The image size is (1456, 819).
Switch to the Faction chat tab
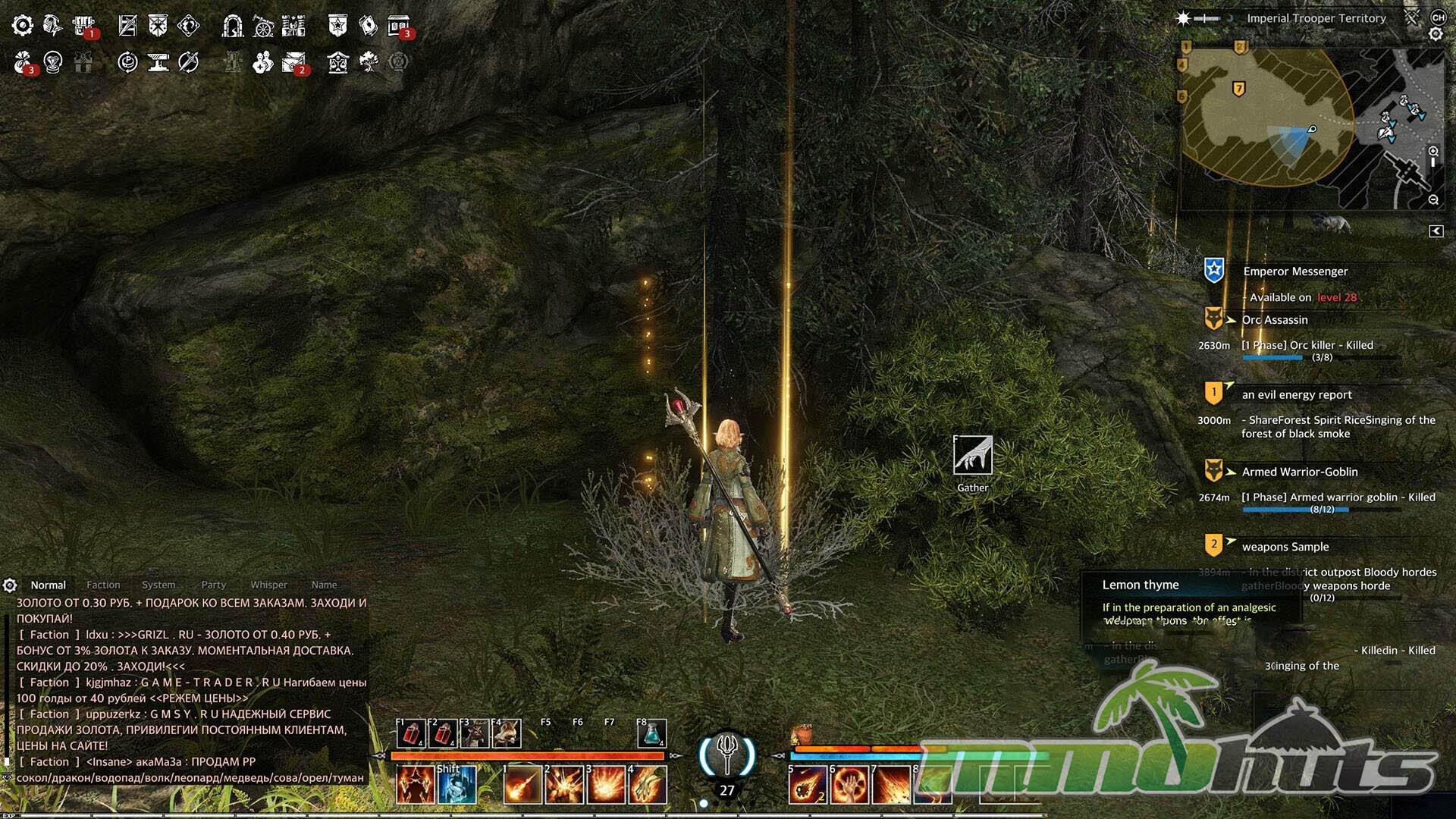(x=103, y=585)
